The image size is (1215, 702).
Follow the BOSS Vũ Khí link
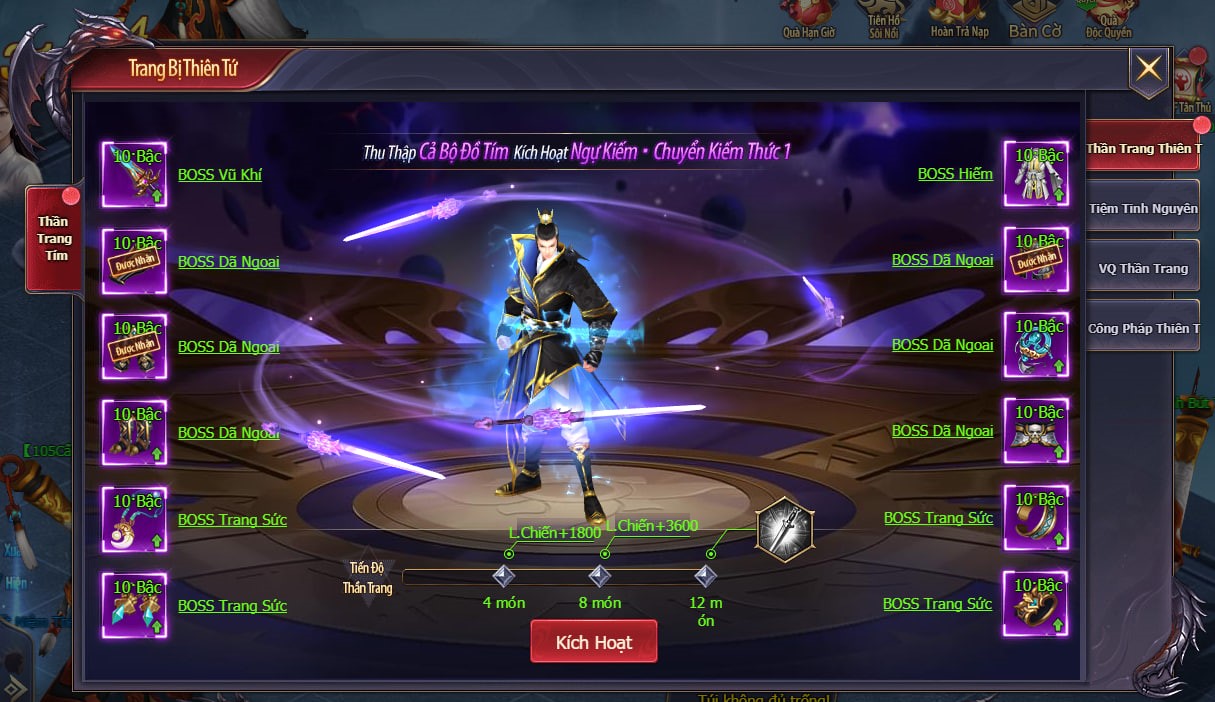[219, 174]
